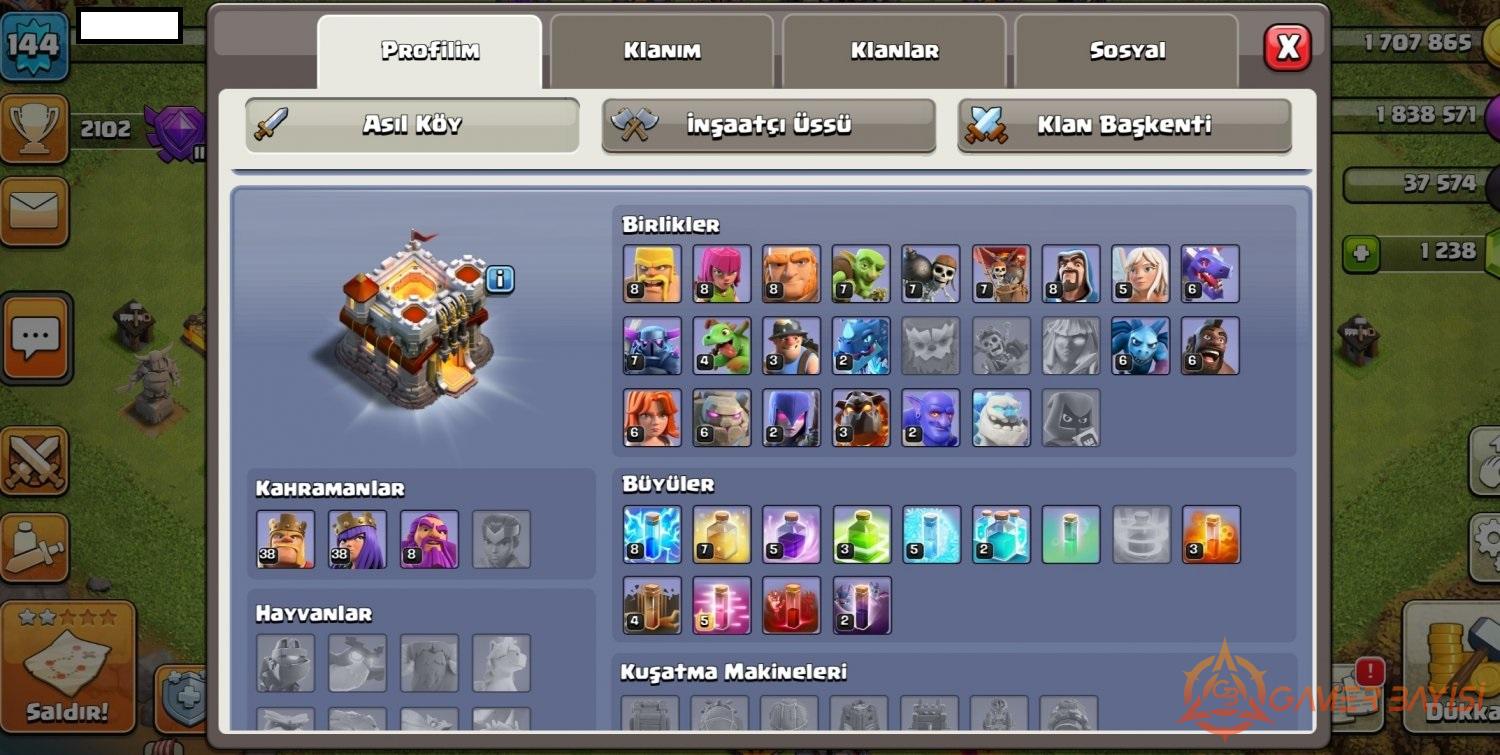This screenshot has width=1500, height=755.
Task: Choose the Asıl Köy view
Action: [412, 125]
